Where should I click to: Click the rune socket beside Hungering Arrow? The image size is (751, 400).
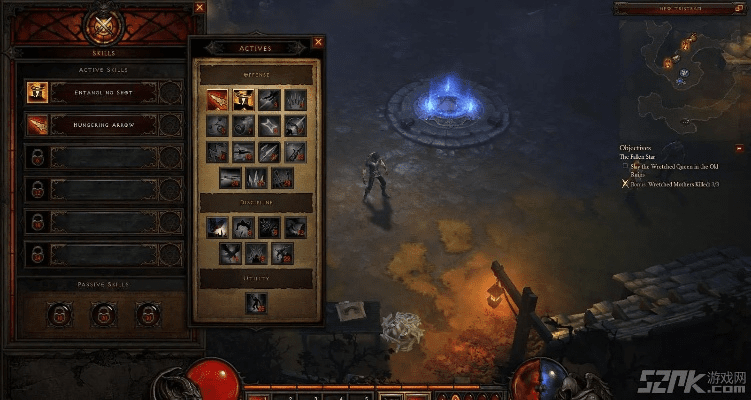pyautogui.click(x=170, y=125)
